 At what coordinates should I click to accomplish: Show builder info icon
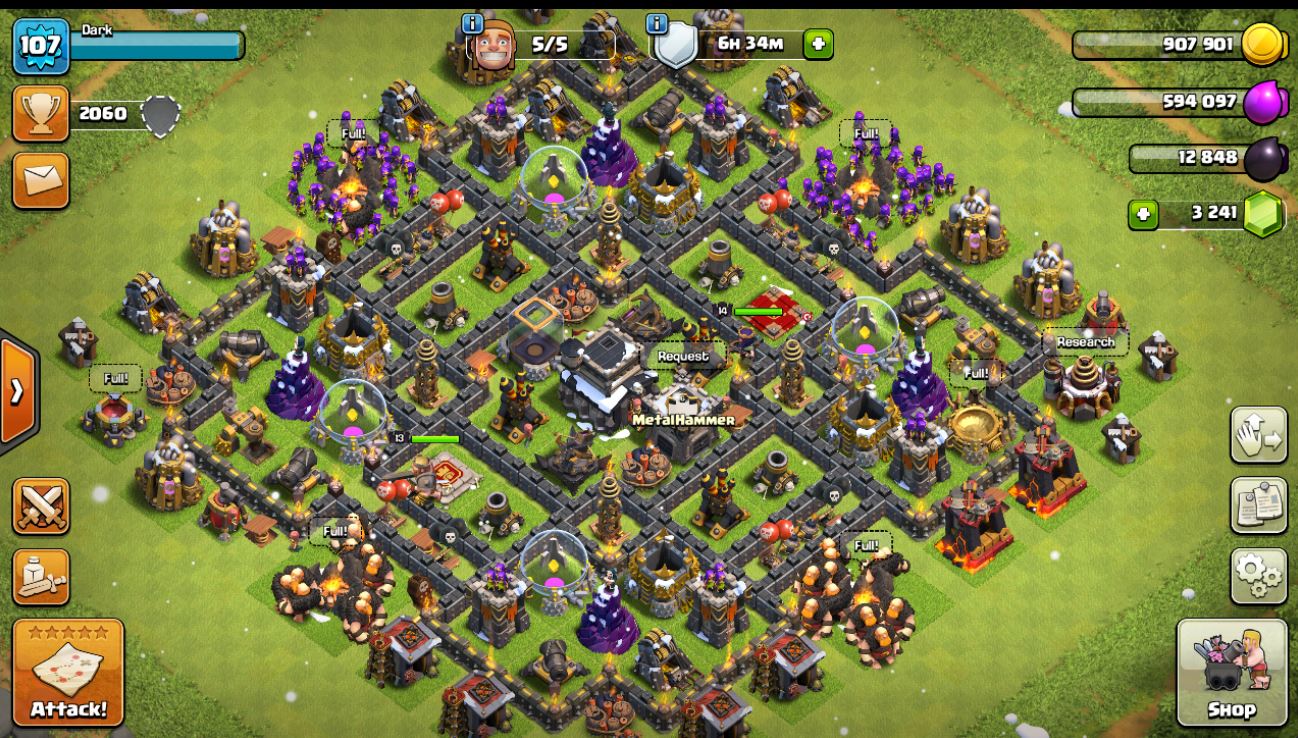click(473, 23)
